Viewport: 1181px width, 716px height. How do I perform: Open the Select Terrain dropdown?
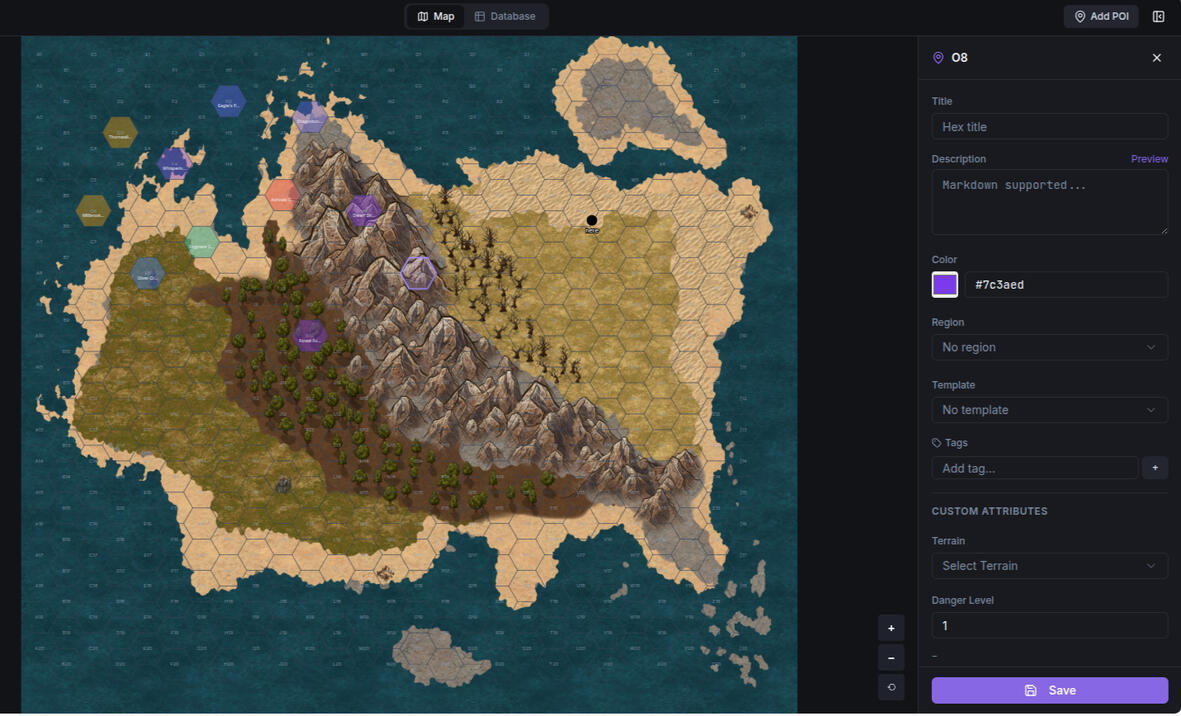(1049, 566)
